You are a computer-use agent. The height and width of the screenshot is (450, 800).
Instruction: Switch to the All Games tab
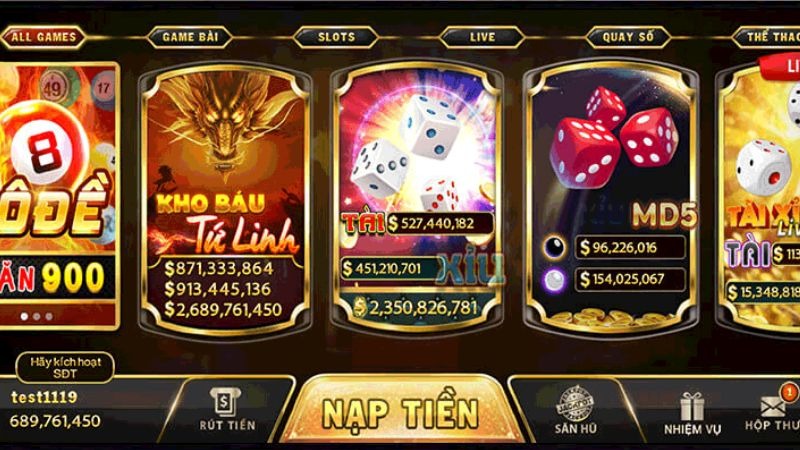42,38
